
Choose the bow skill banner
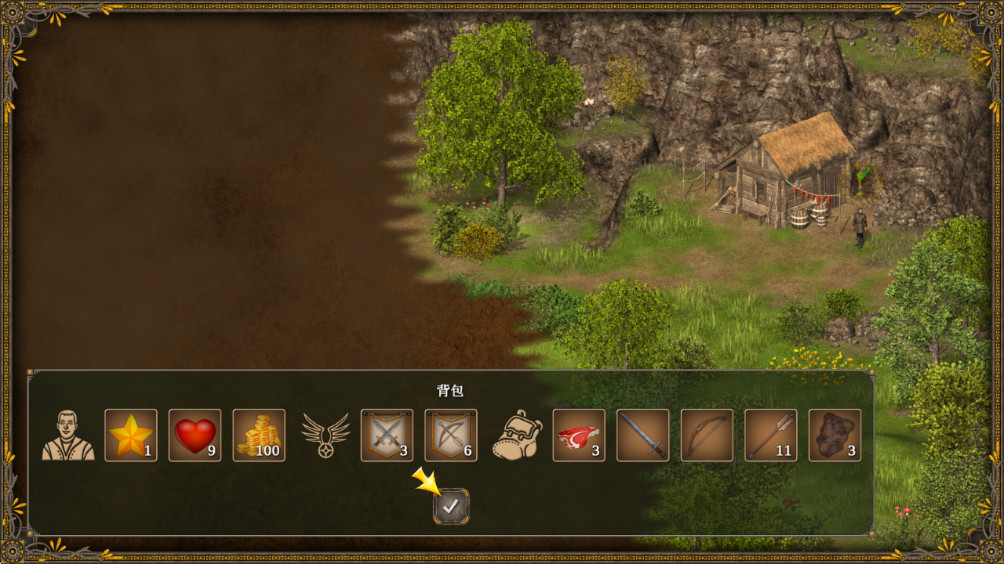tap(451, 435)
